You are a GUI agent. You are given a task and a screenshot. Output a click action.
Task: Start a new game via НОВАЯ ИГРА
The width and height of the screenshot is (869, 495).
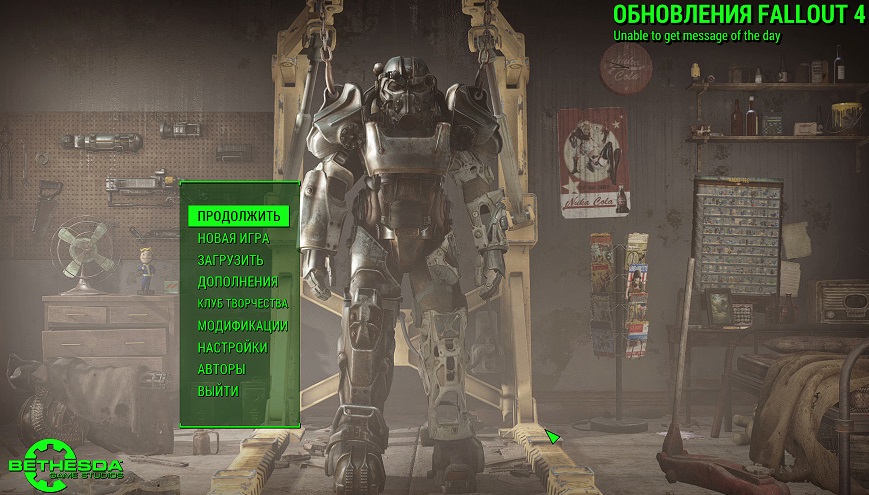(x=233, y=238)
